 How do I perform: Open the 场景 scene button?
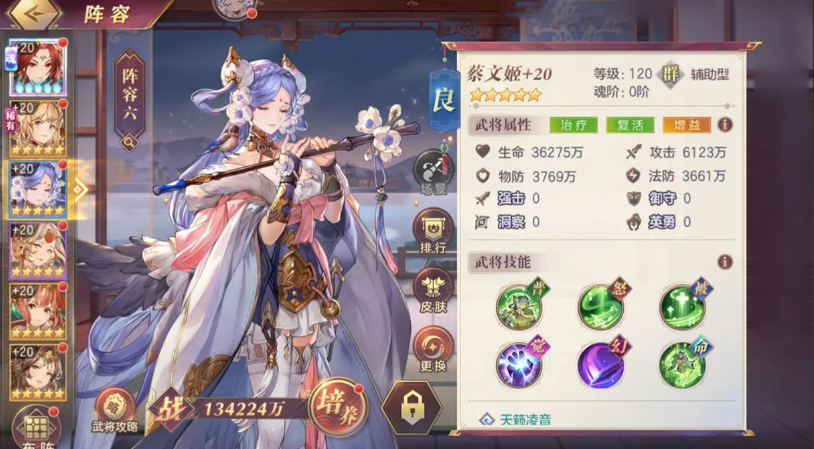coord(434,173)
